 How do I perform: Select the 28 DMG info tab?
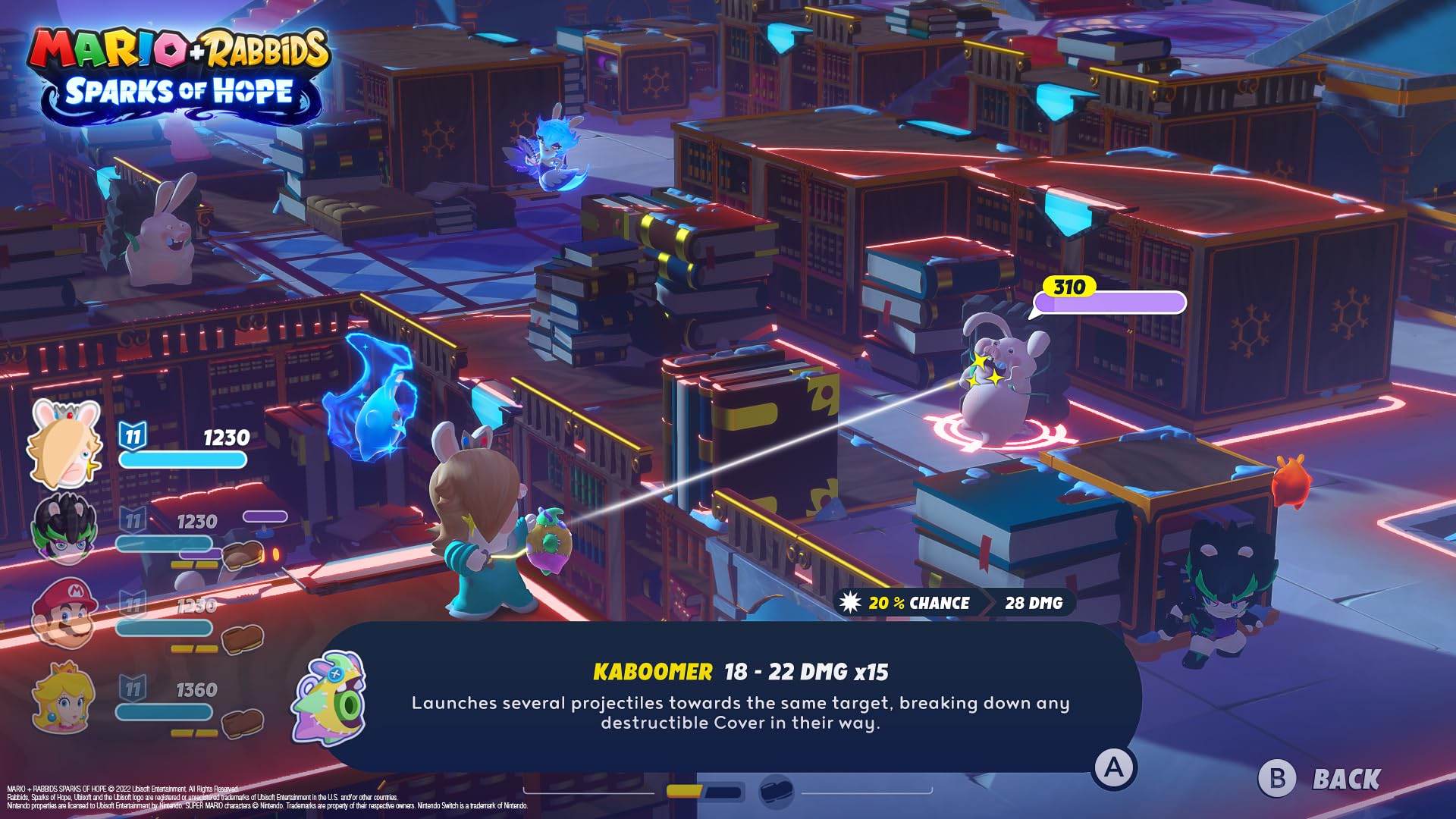point(1034,603)
